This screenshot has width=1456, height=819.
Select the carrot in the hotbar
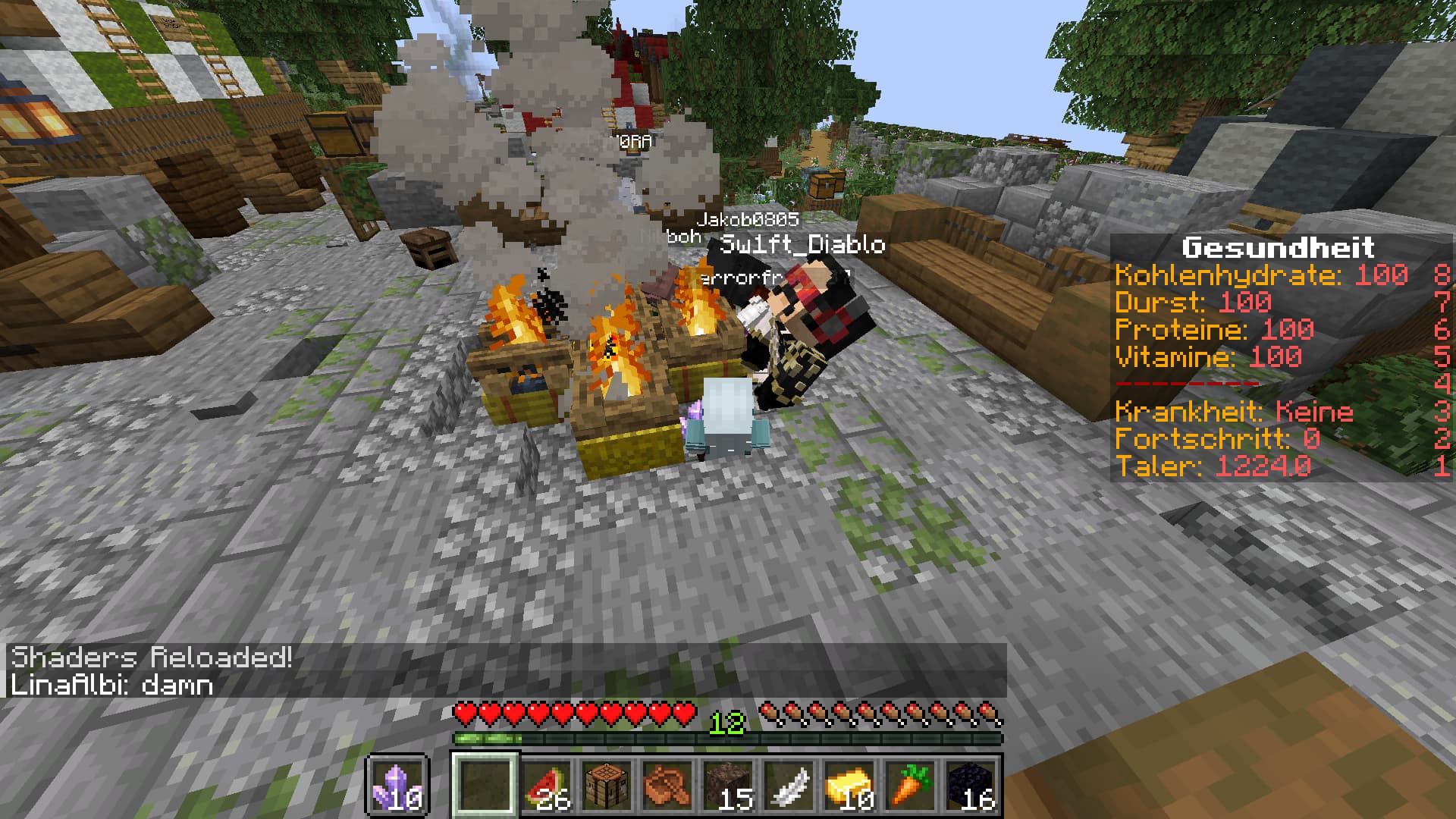910,786
